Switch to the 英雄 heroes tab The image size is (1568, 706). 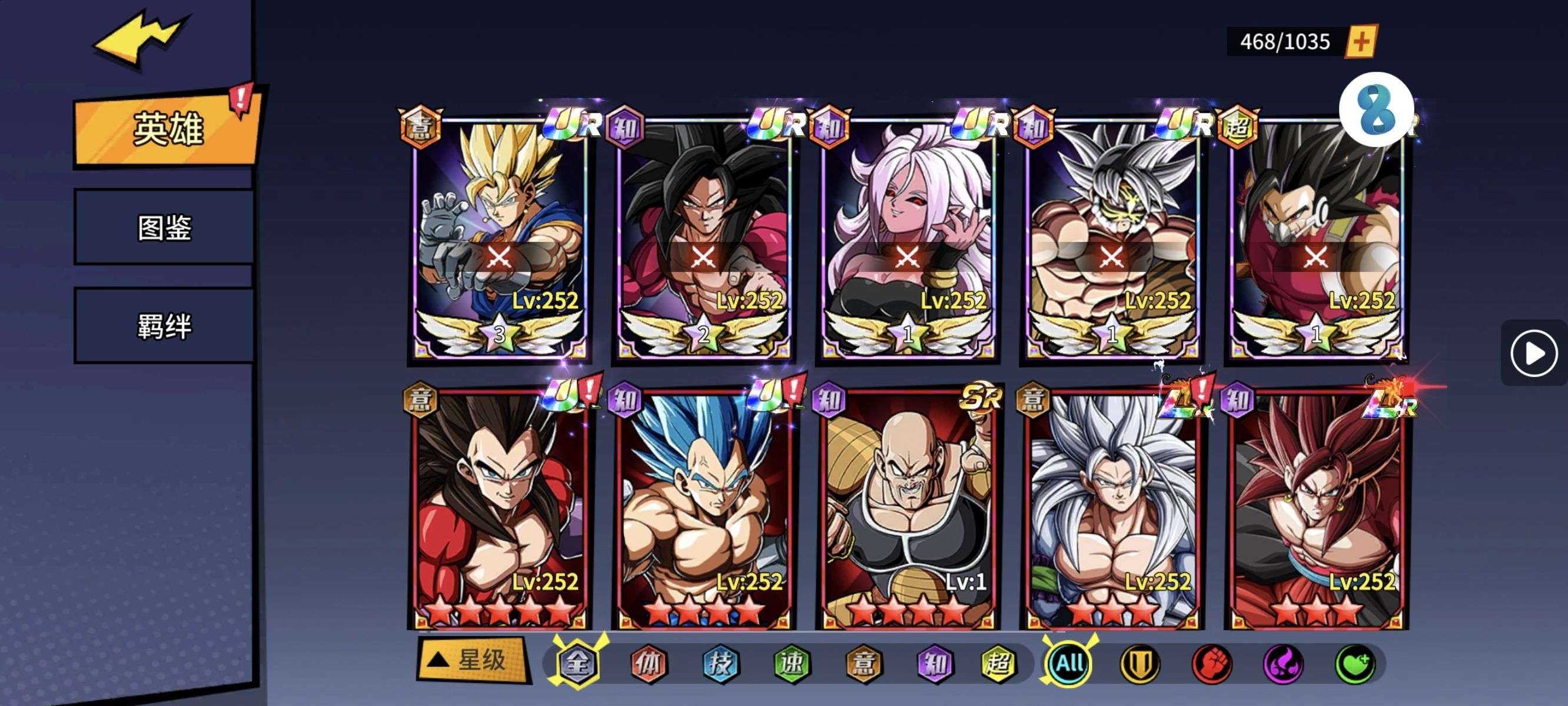167,129
